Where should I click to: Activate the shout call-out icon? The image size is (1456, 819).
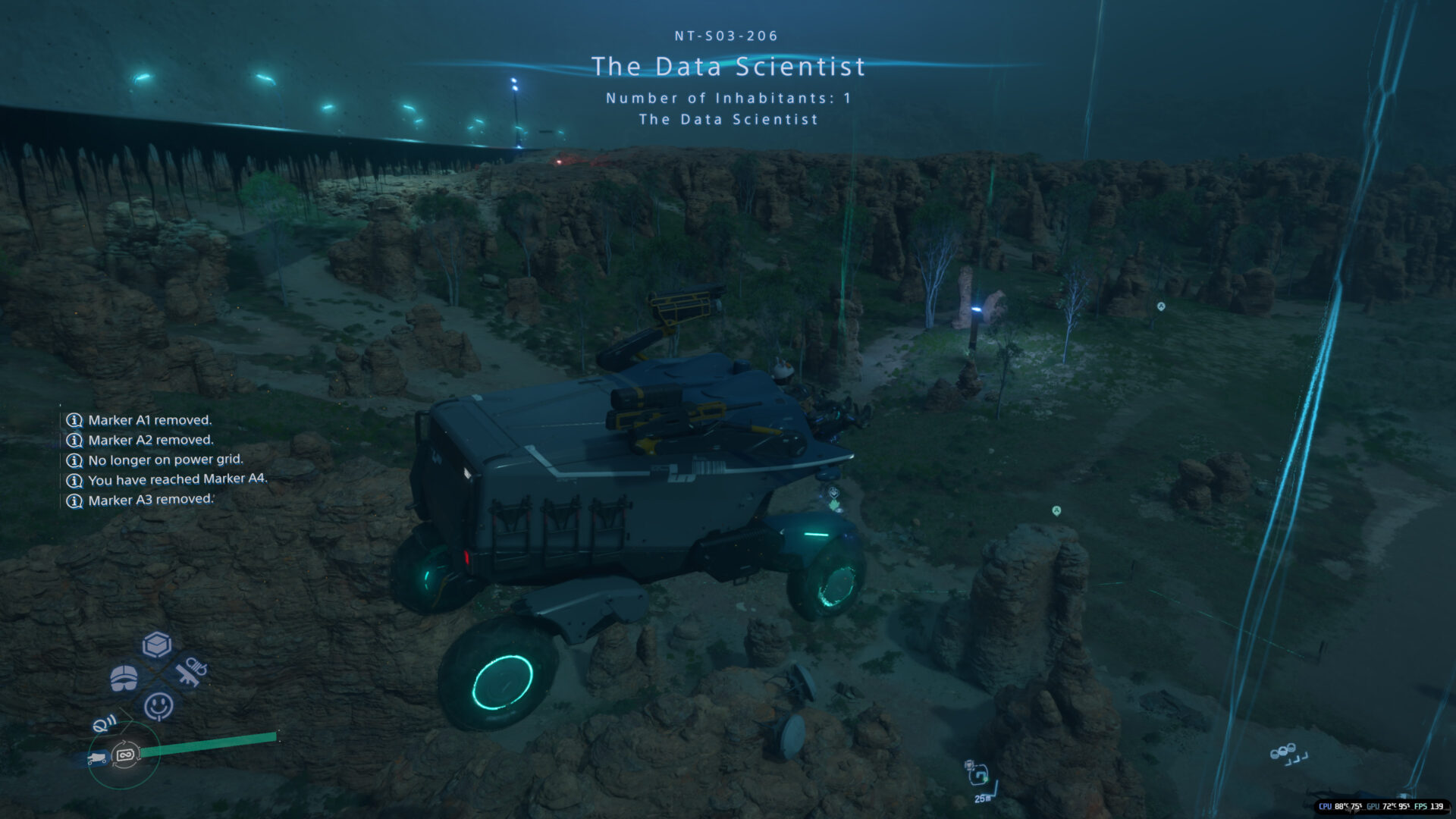[105, 723]
